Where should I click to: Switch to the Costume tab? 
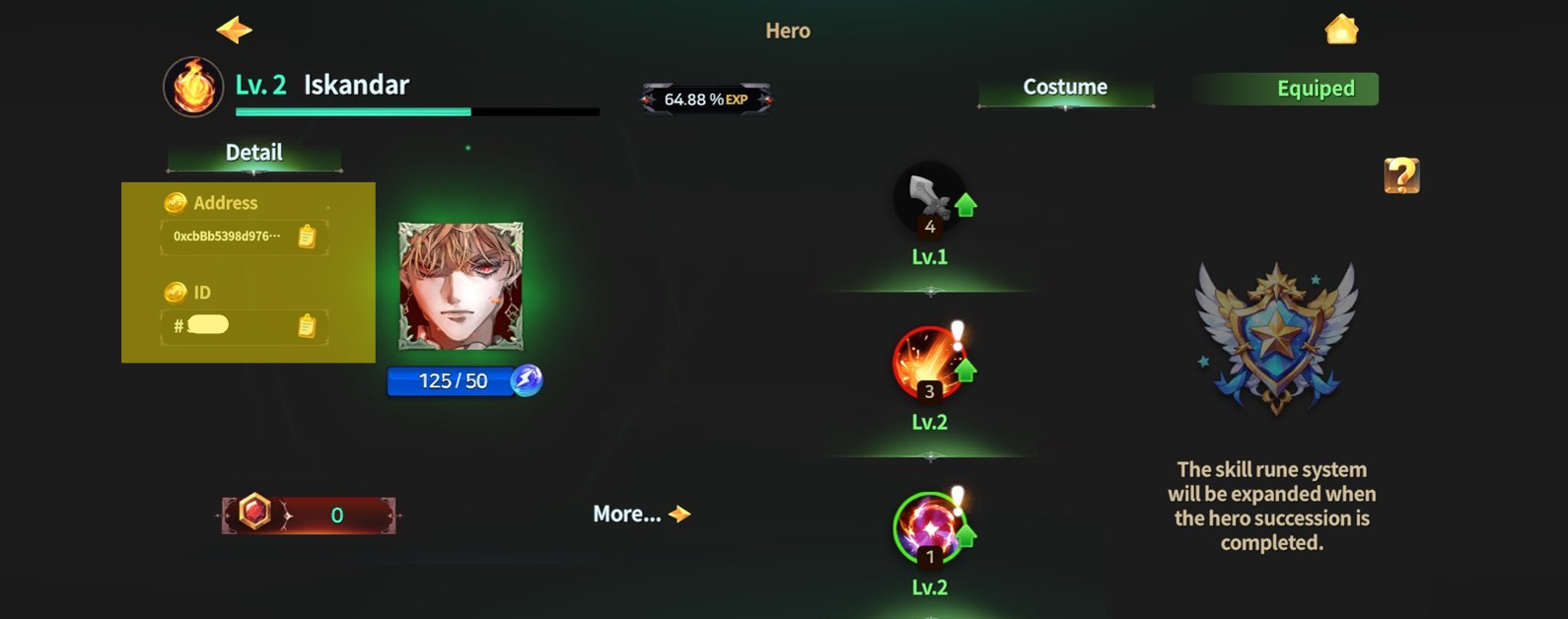tap(1065, 88)
